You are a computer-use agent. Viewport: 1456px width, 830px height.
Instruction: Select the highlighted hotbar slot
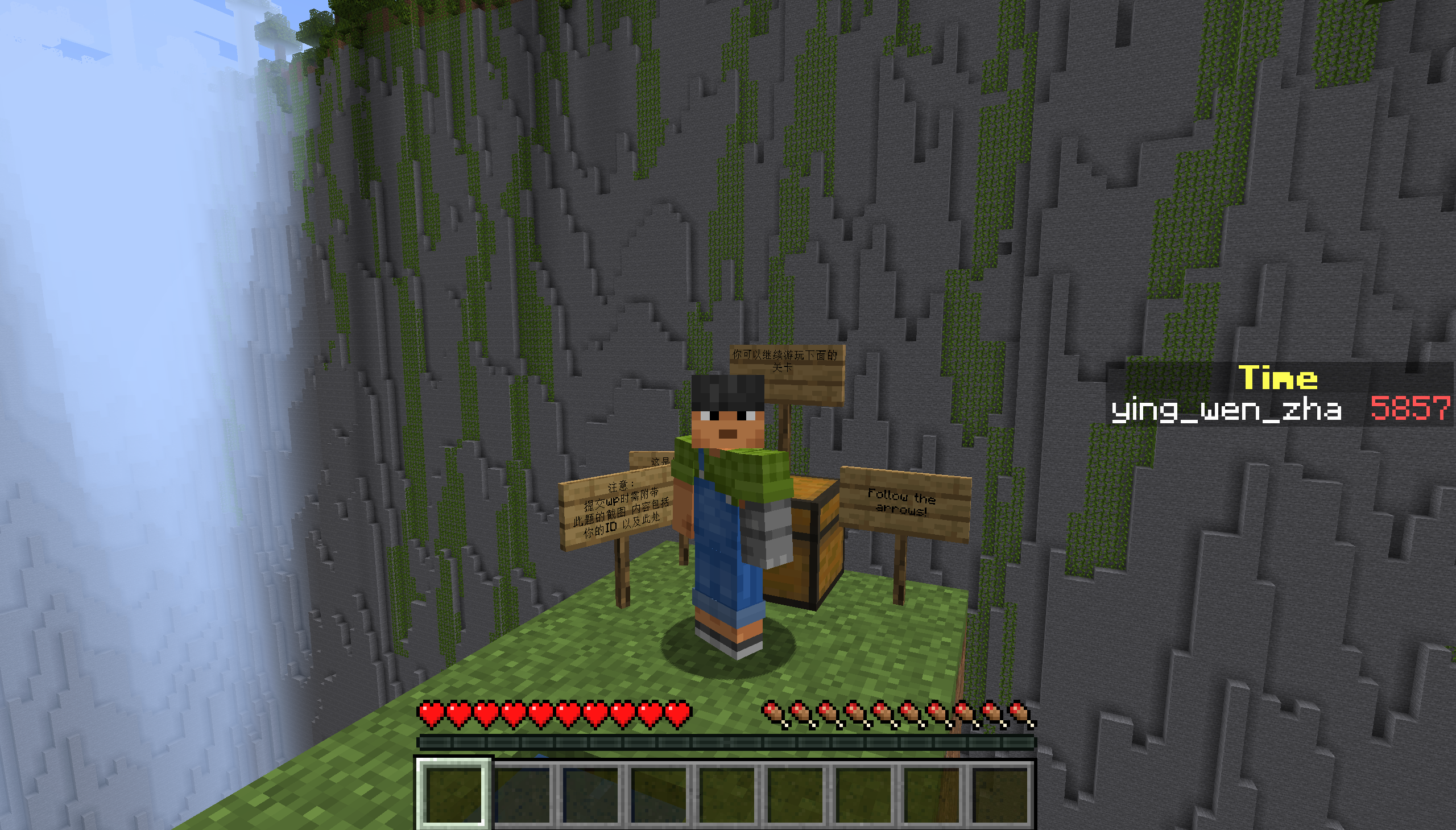coord(454,793)
